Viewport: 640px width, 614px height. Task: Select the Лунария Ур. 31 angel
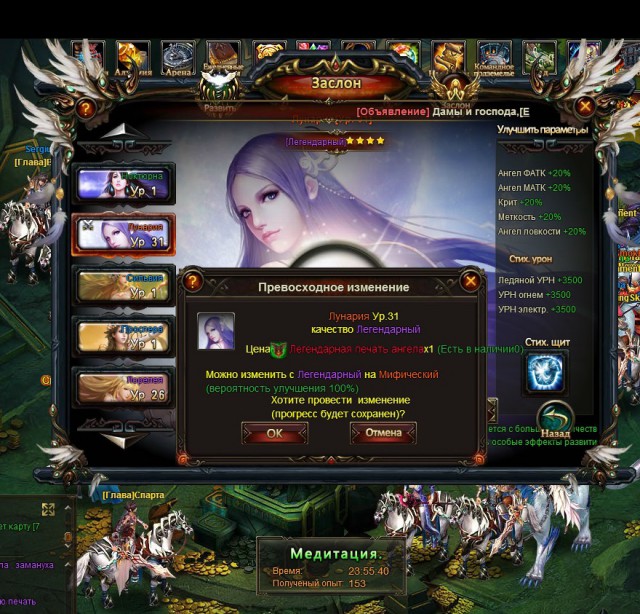click(x=124, y=234)
